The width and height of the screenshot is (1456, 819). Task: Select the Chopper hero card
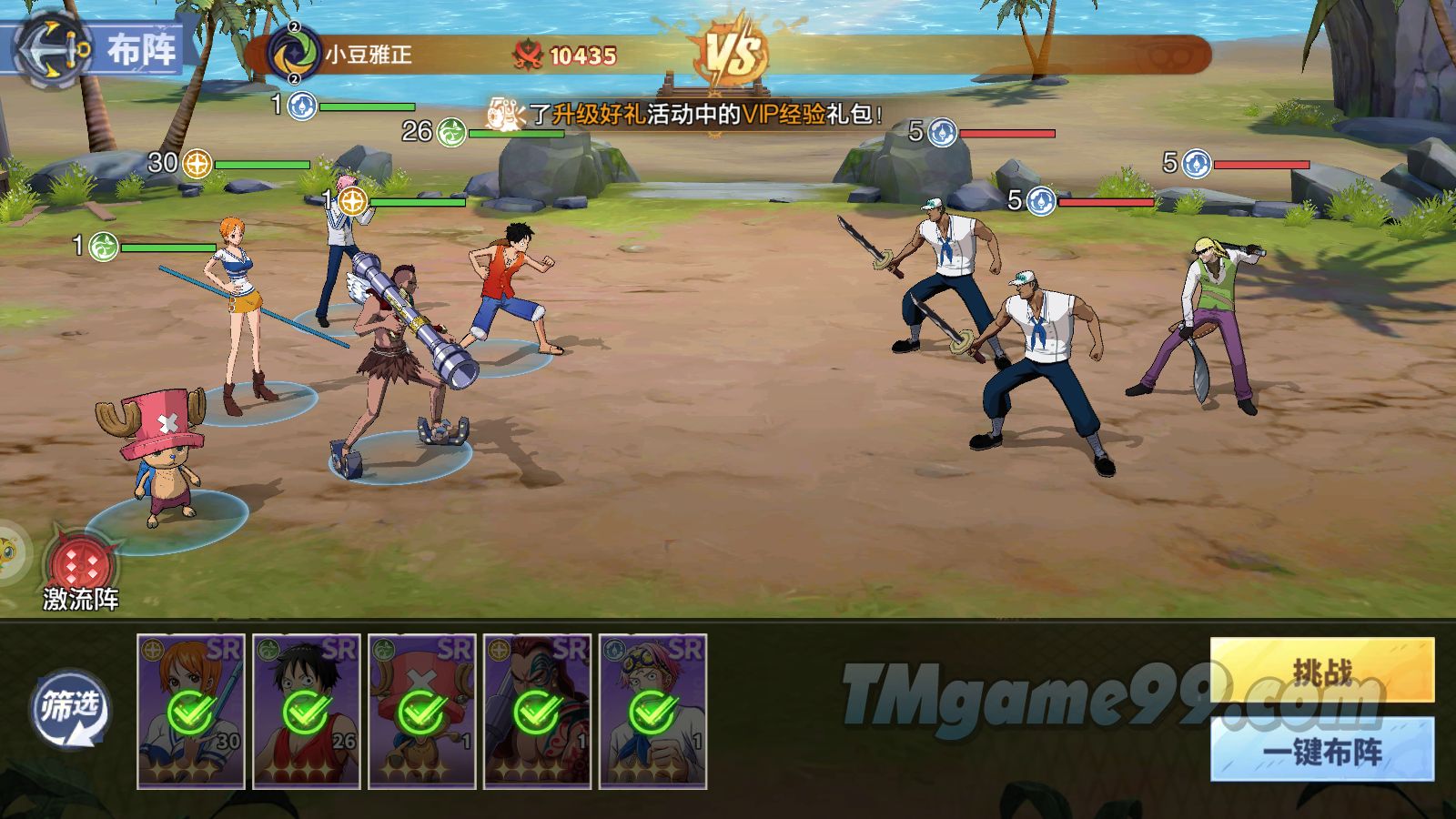(422, 711)
